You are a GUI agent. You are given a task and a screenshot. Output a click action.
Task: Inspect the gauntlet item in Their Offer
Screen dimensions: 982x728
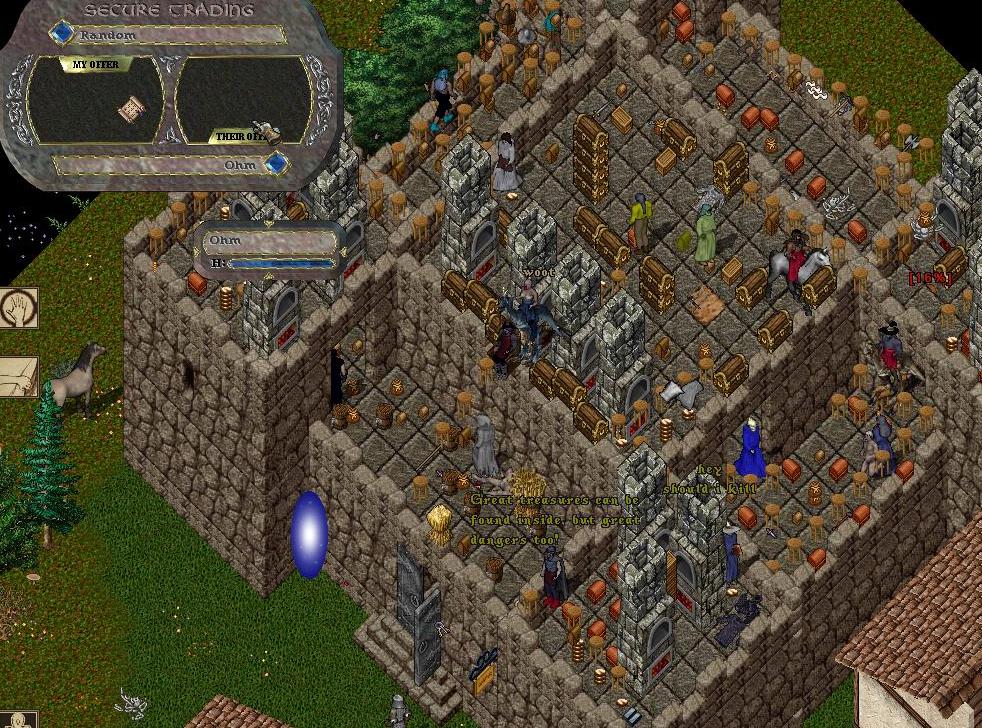coord(268,131)
